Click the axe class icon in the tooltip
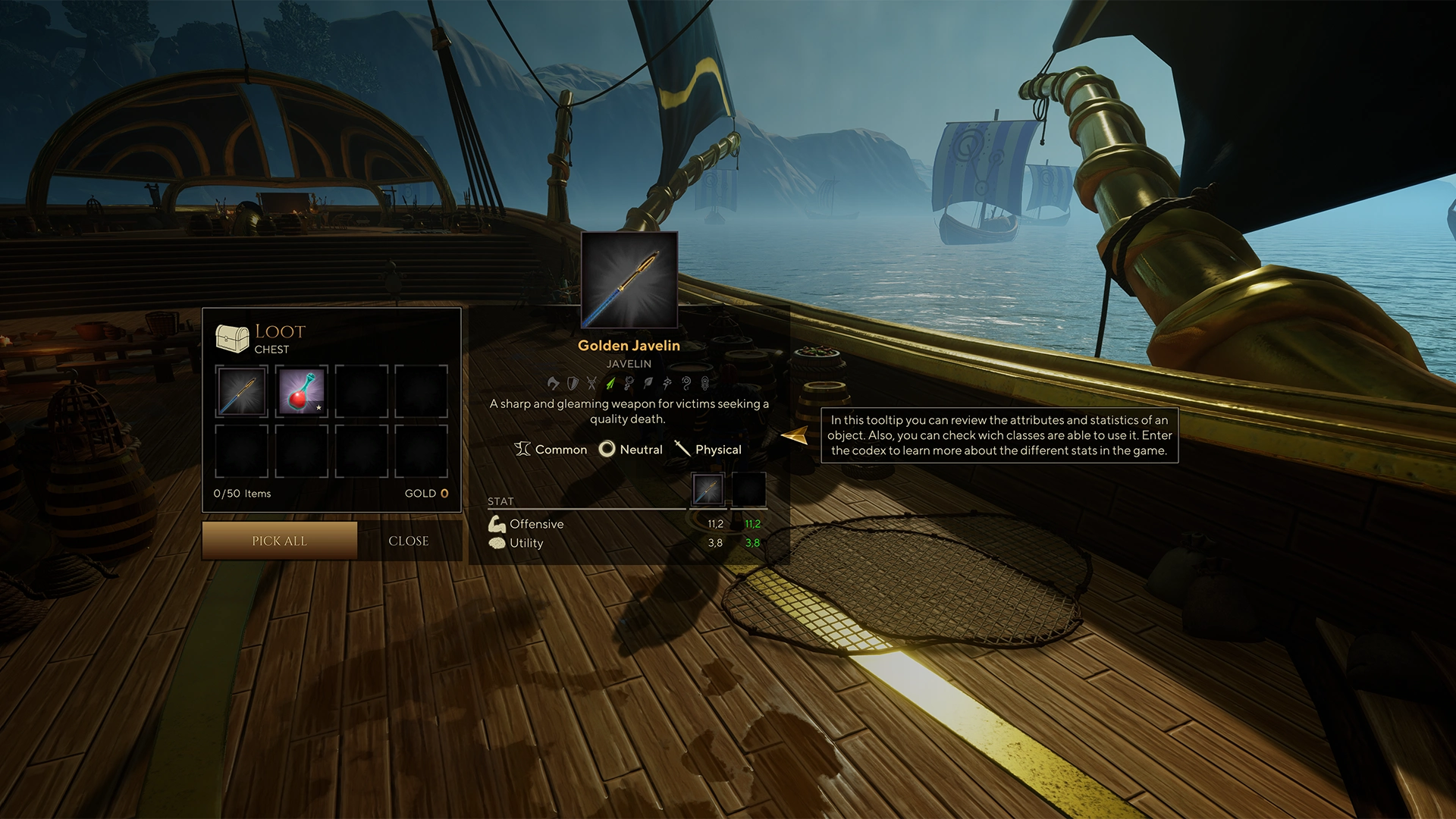This screenshot has width=1456, height=819. pos(554,383)
